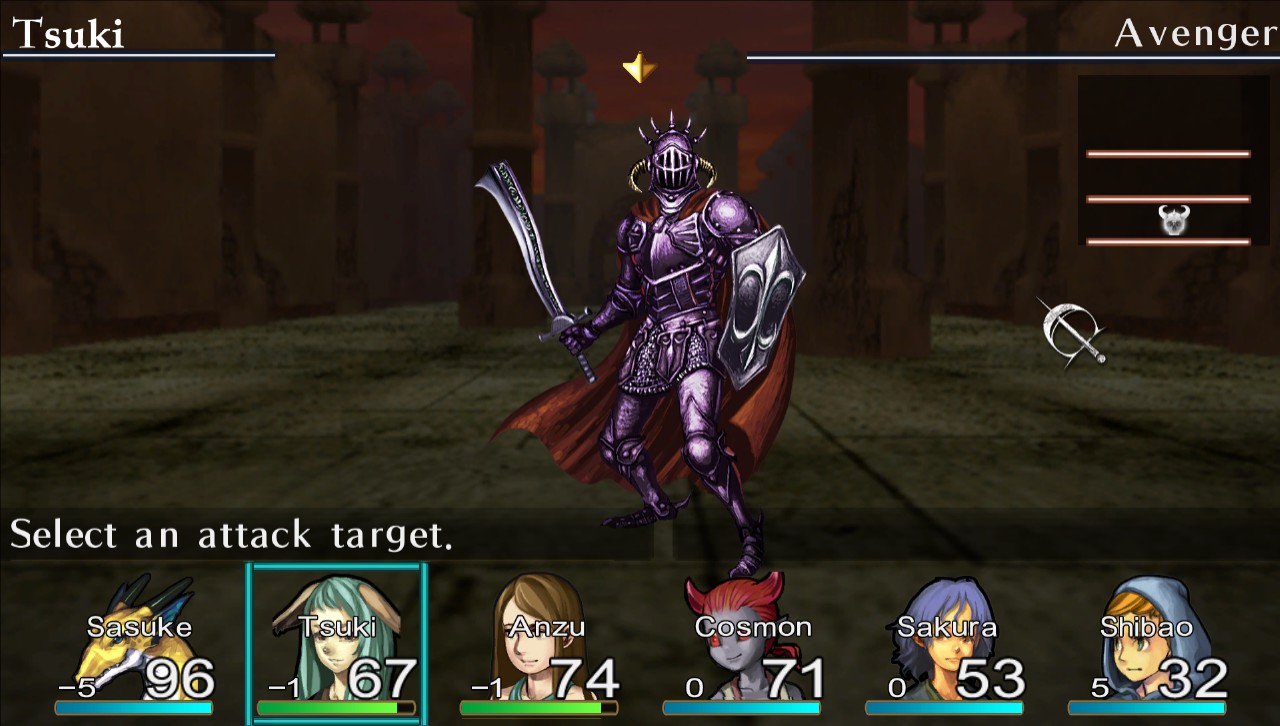Select the Avenger's skull icon on the turn tracker
1280x726 pixels.
pos(1177,220)
